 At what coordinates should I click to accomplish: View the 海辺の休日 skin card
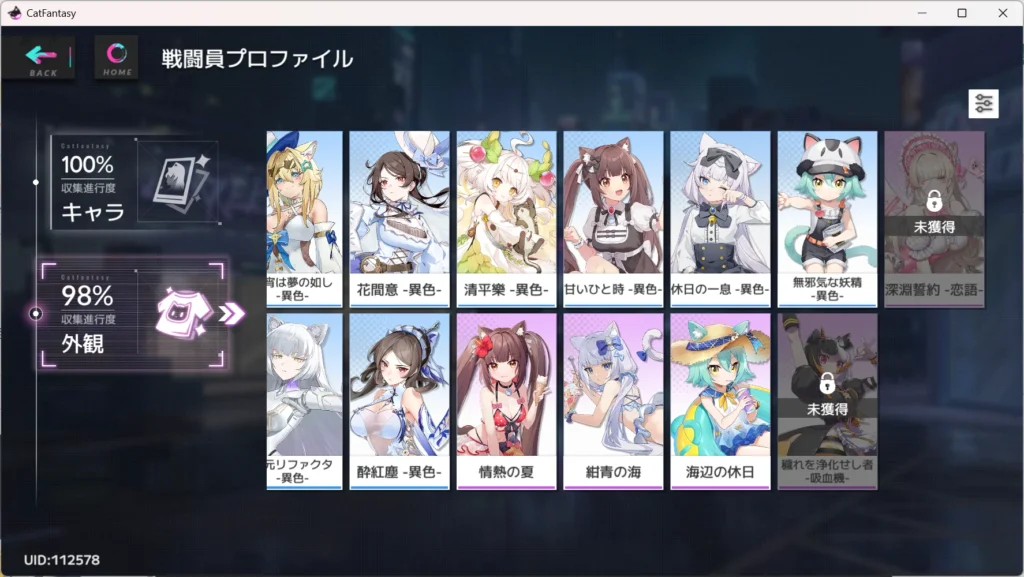[720, 400]
